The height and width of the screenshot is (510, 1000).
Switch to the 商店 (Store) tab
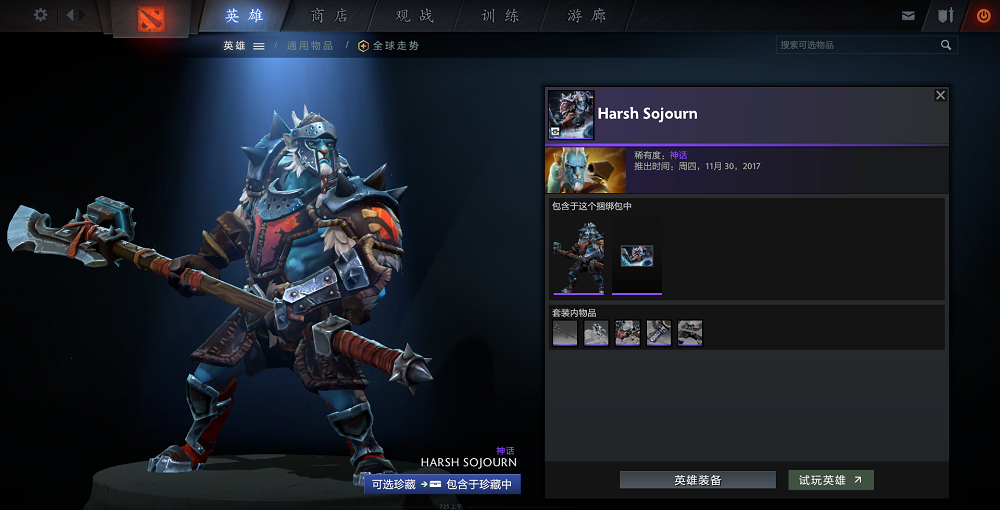click(x=330, y=16)
